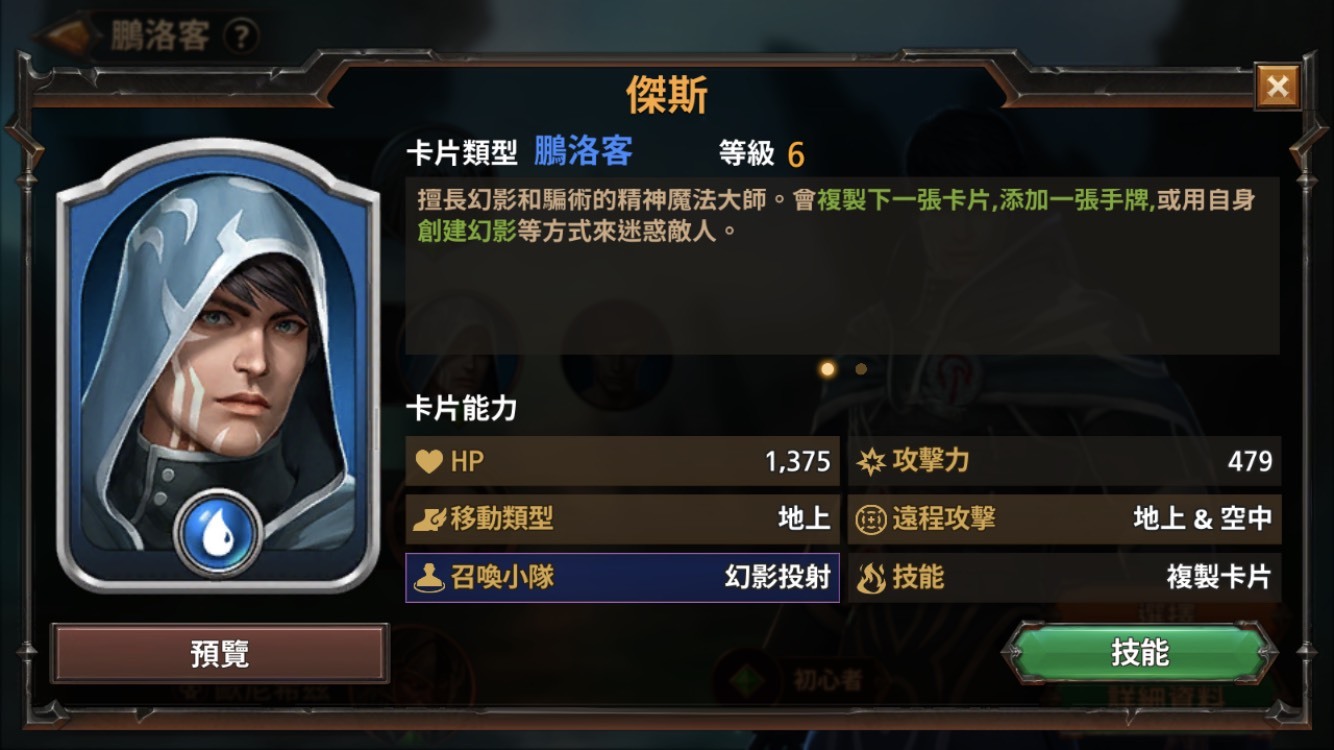Image resolution: width=1334 pixels, height=750 pixels.
Task: Switch to the second page dot
Action: coord(861,368)
